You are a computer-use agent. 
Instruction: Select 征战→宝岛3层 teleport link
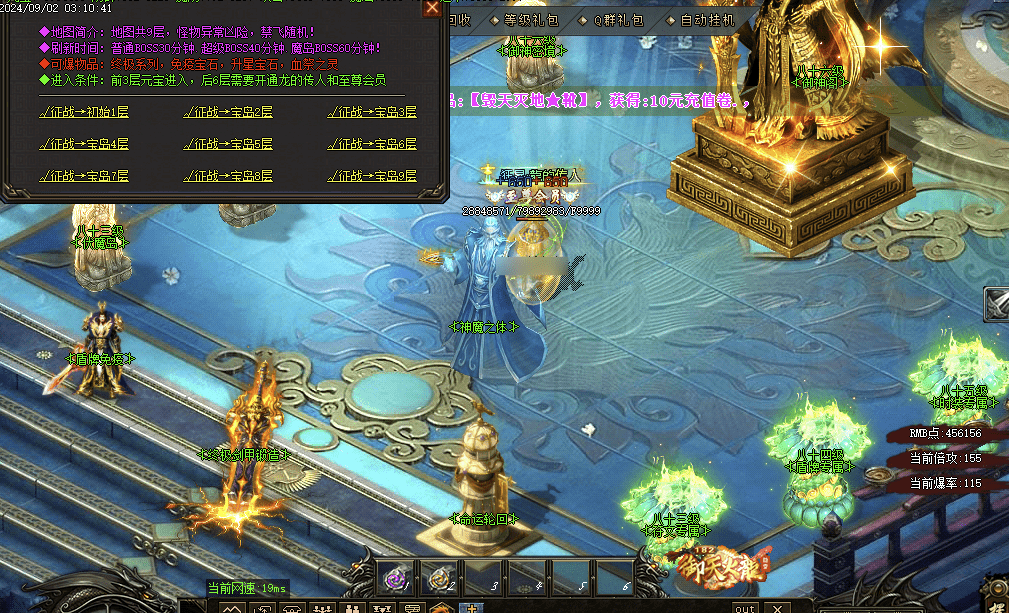[x=373, y=112]
